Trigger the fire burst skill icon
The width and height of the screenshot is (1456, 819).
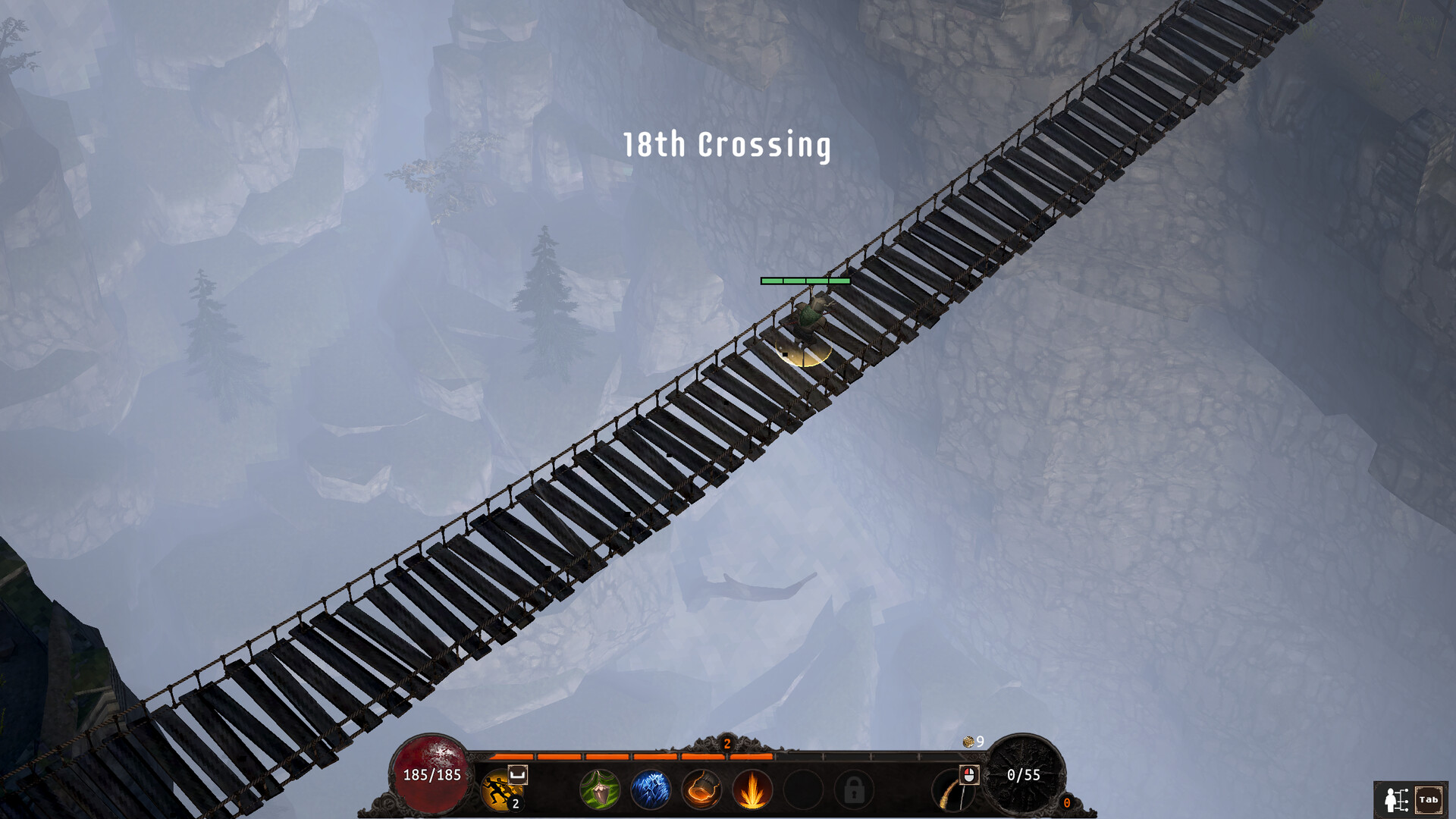tap(752, 789)
